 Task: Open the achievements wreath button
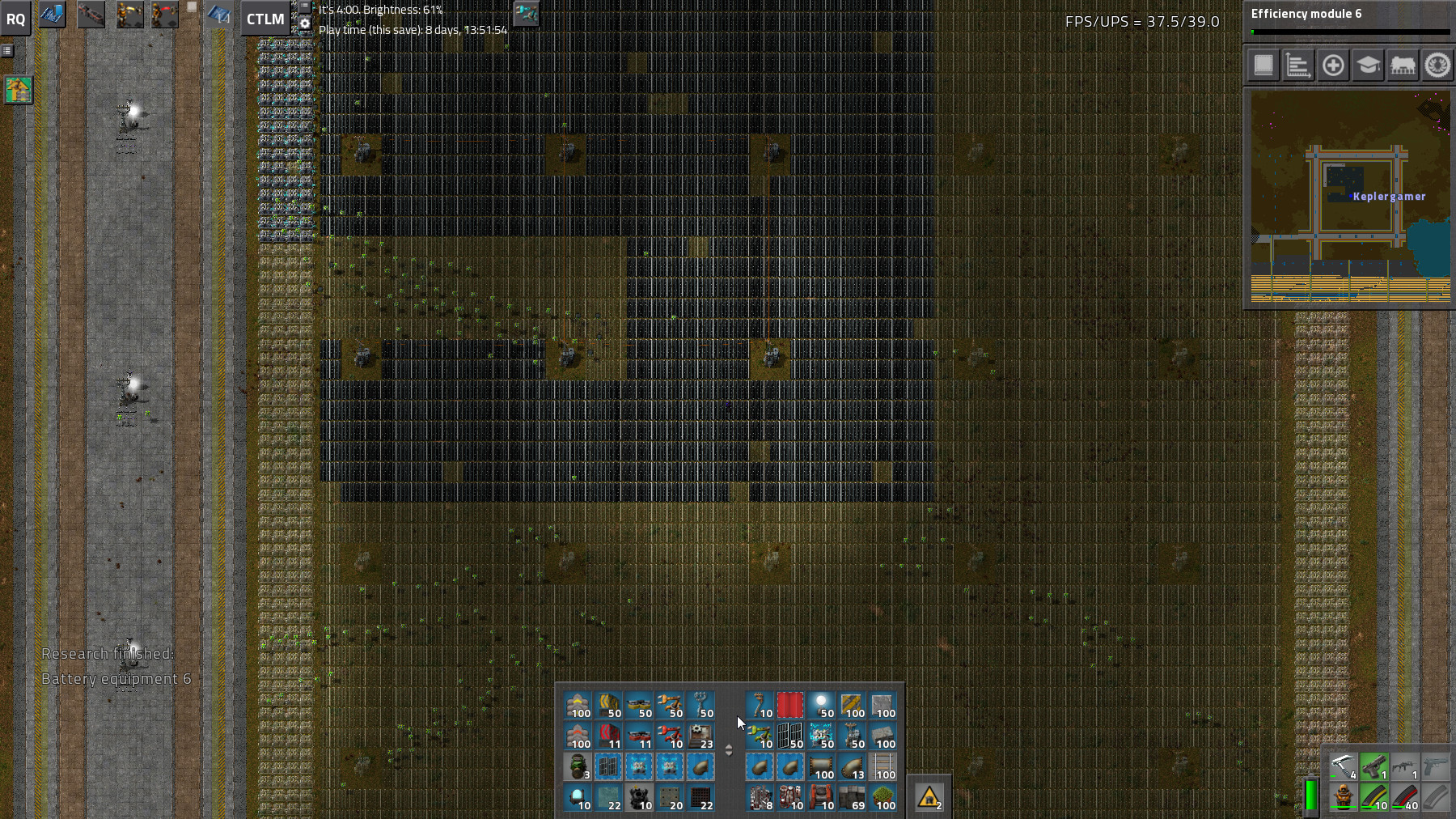[x=1437, y=66]
